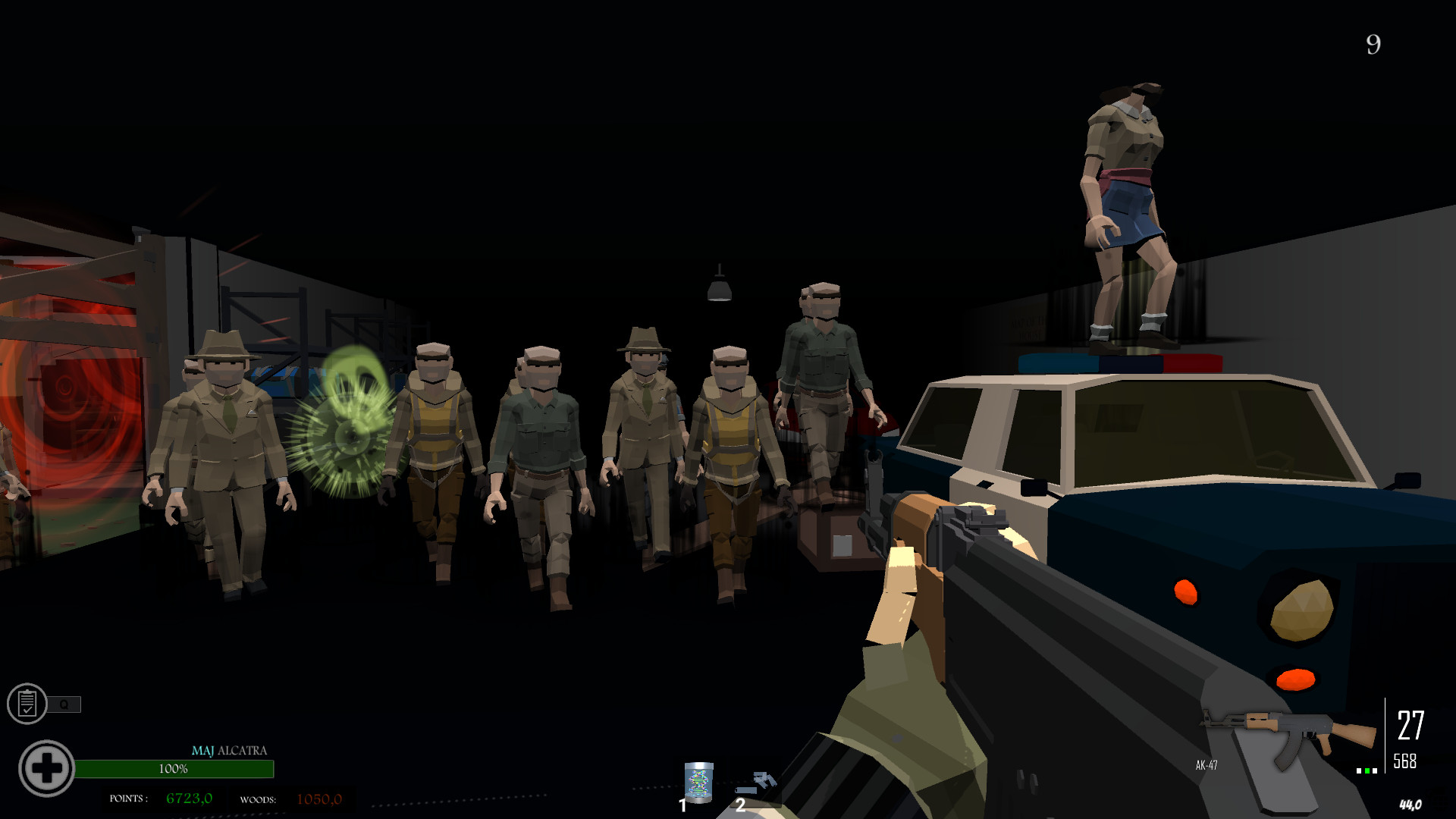
Task: Click the AK-47 weapon name label
Action: pyautogui.click(x=1207, y=766)
